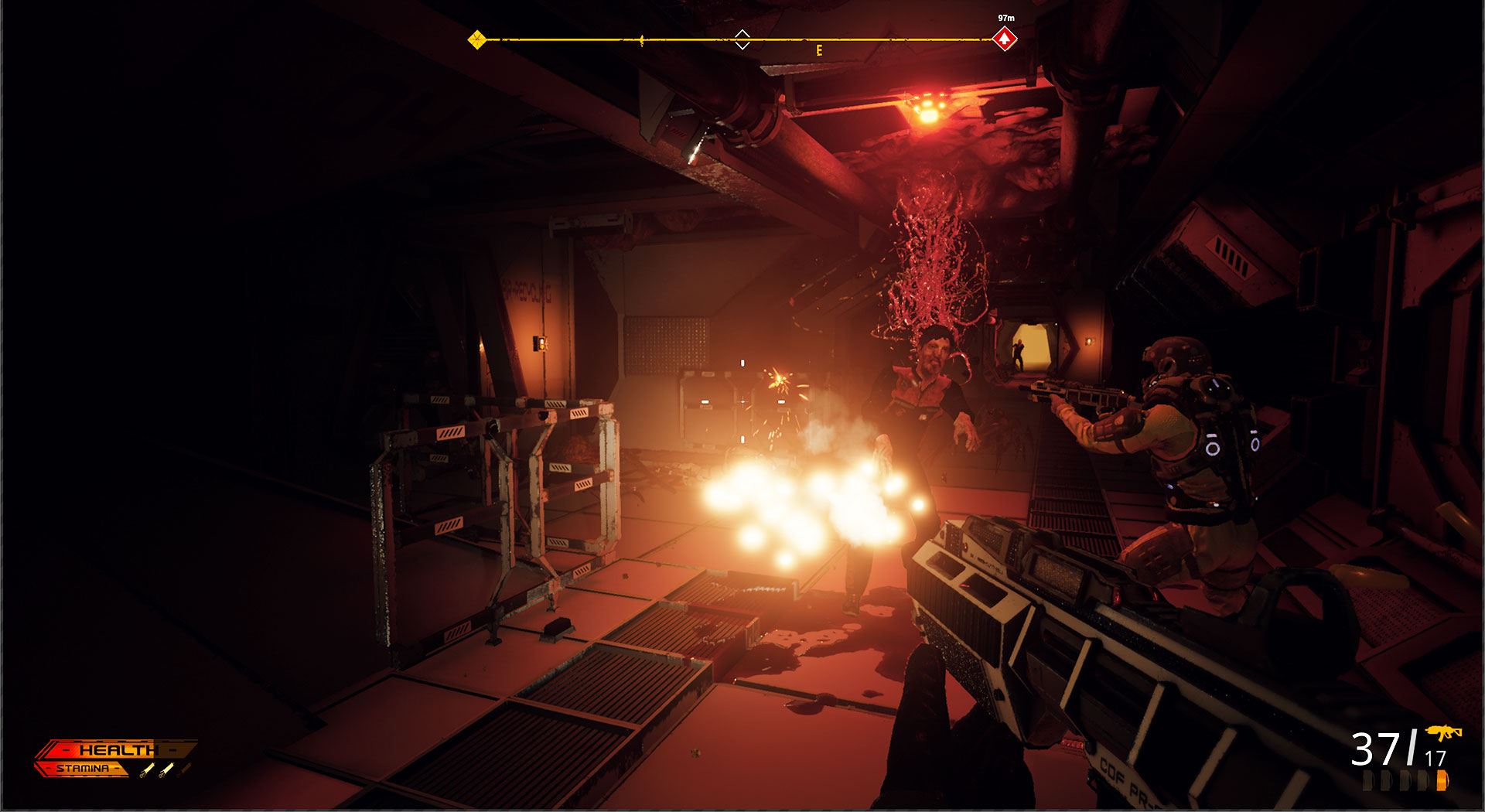The height and width of the screenshot is (812, 1485).
Task: Click the second medkit syringe icon
Action: click(x=166, y=770)
